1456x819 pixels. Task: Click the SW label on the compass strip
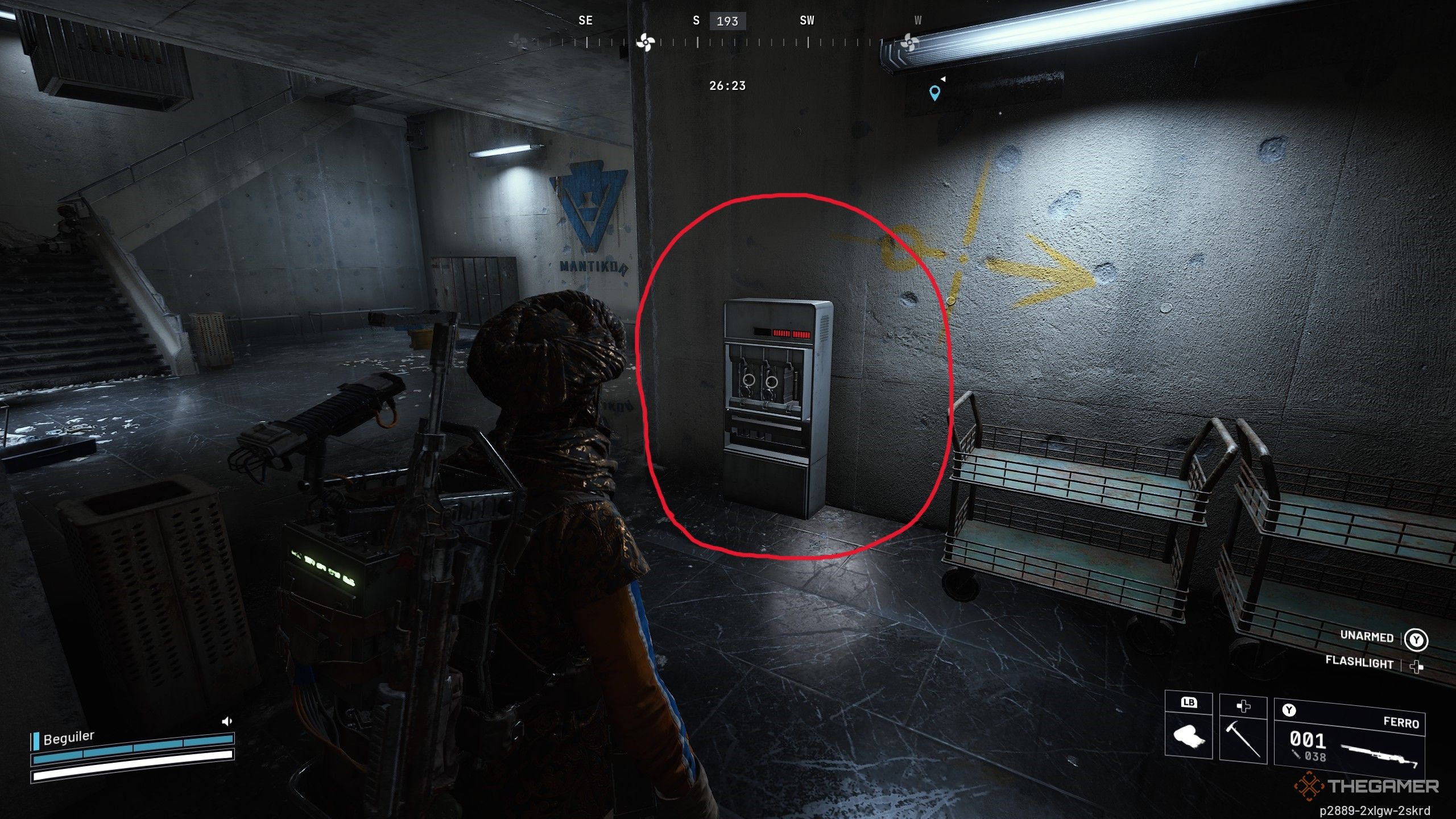coord(806,20)
